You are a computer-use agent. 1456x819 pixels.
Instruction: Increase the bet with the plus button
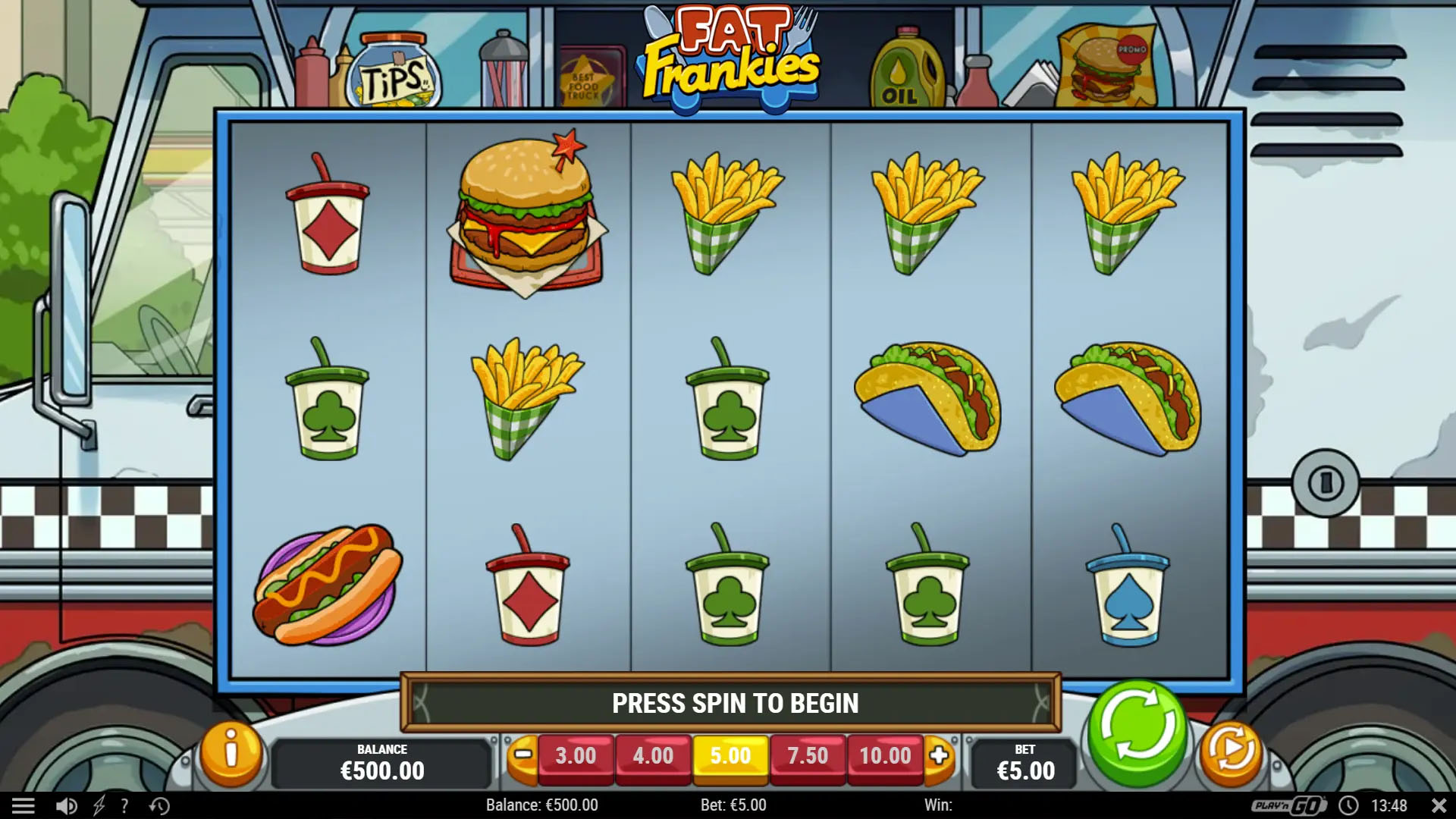click(939, 755)
